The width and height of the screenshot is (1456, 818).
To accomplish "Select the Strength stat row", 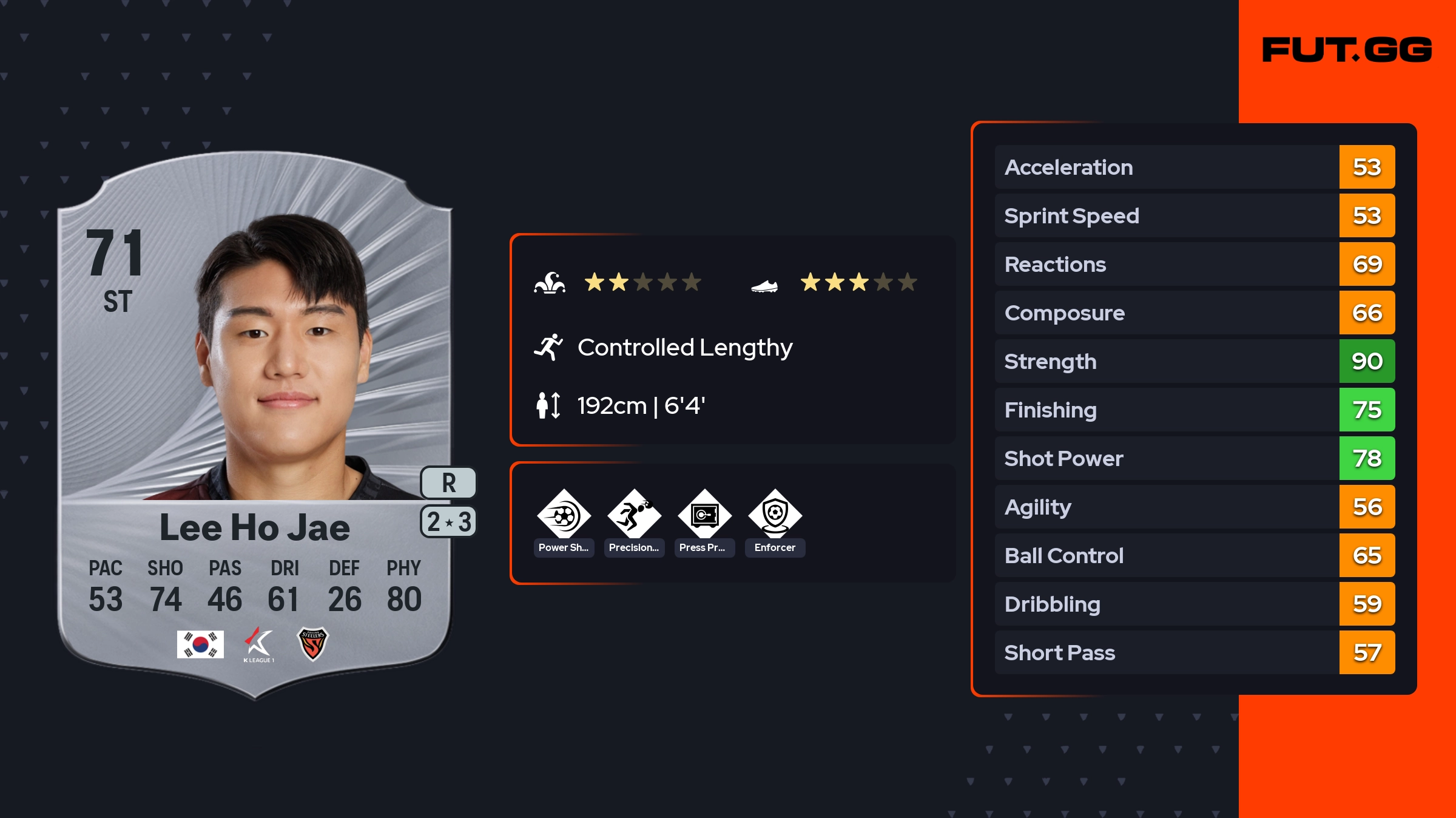I will pyautogui.click(x=1194, y=361).
